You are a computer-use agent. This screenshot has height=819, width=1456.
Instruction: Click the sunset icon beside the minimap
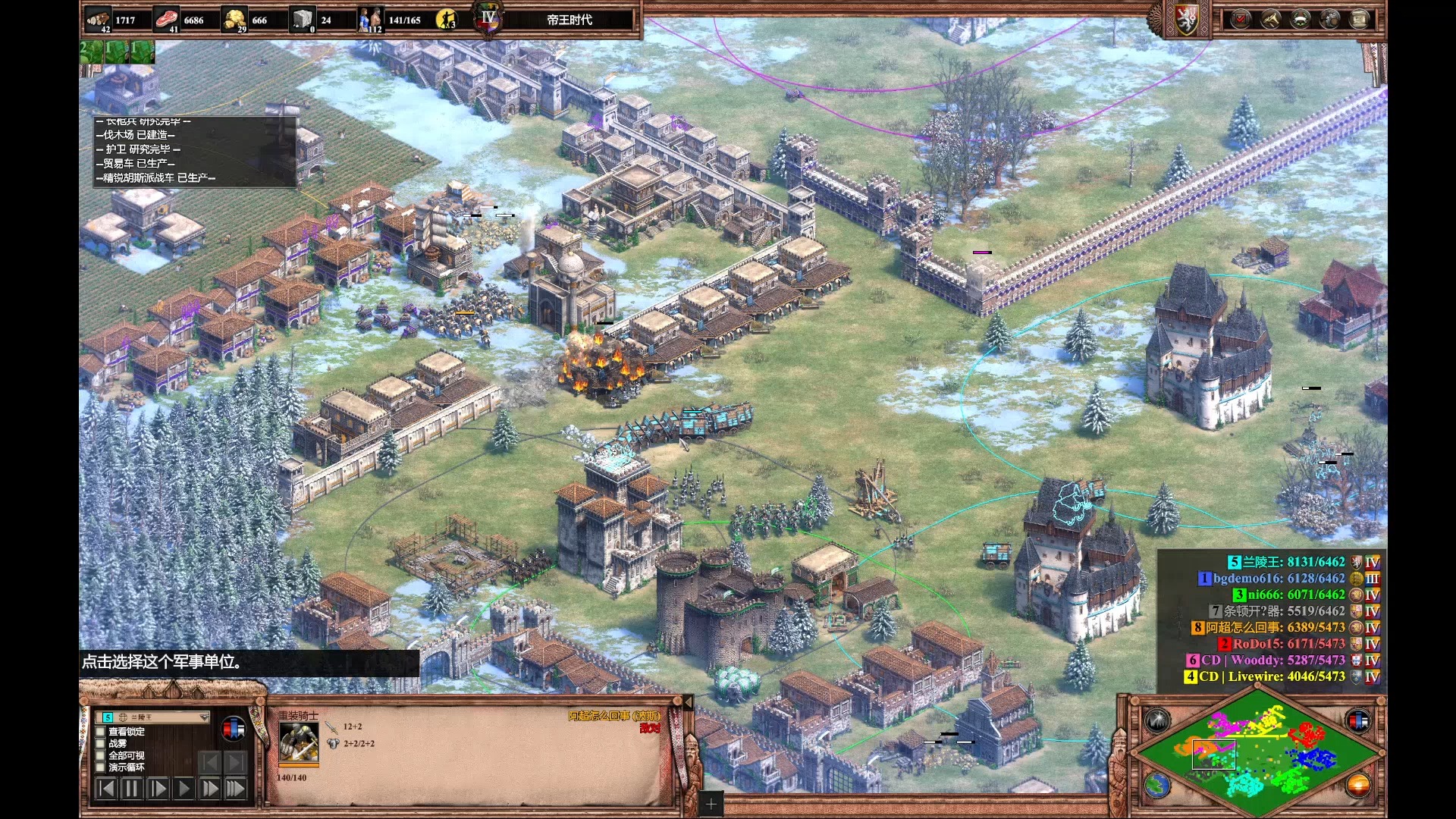tap(1358, 786)
